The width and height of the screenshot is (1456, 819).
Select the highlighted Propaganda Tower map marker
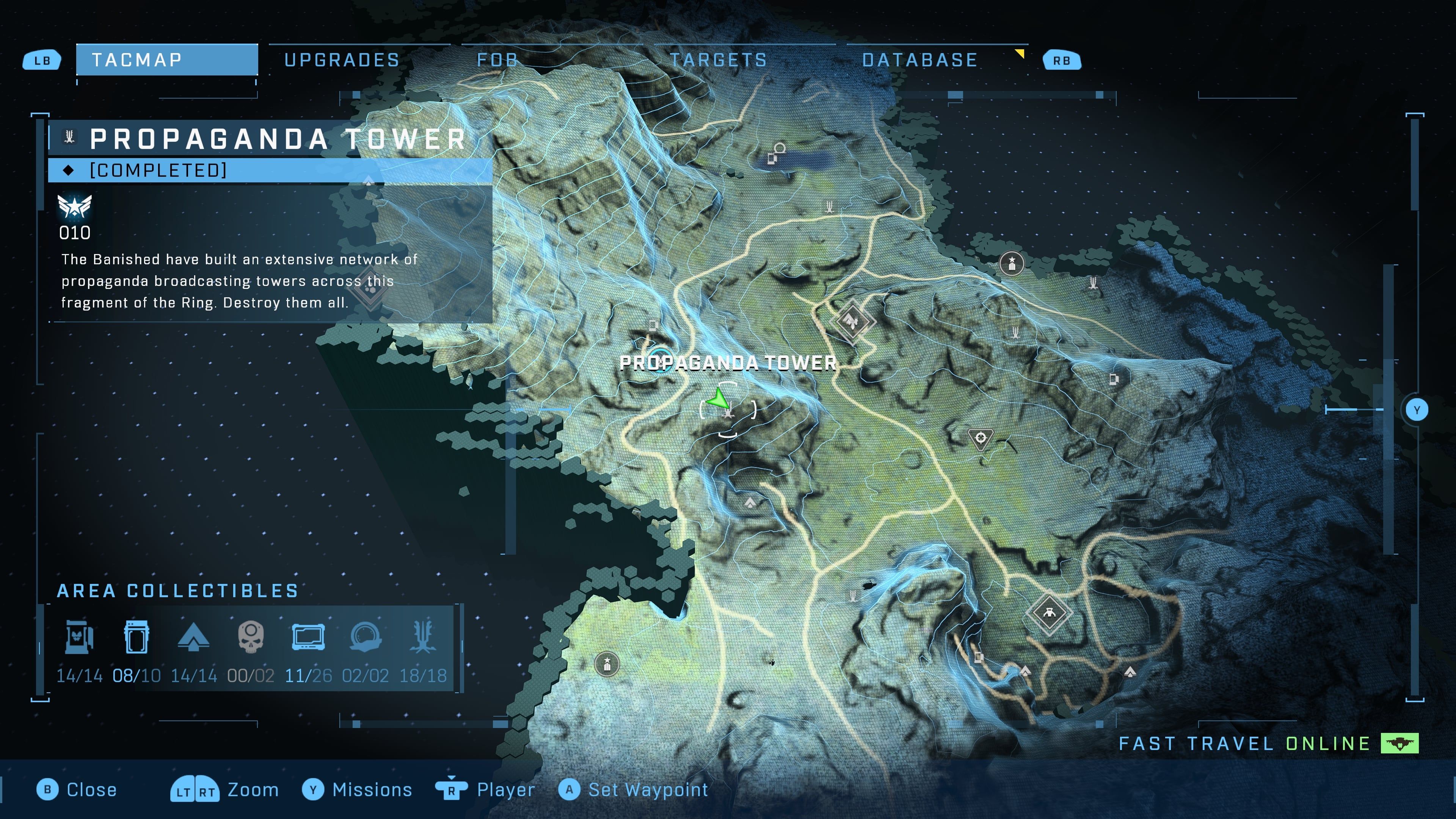pos(728,410)
